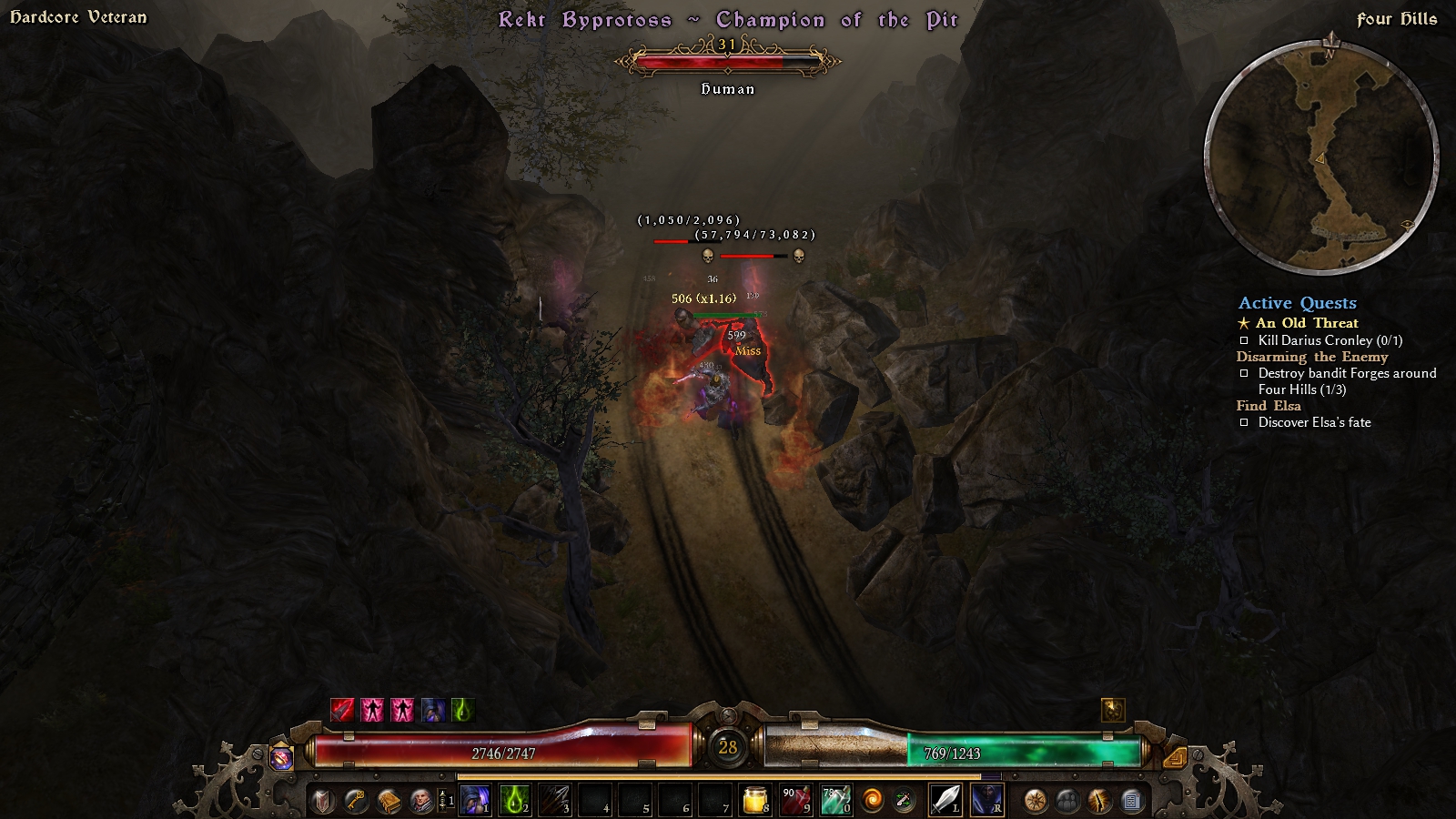Activate the blade slash skill in slot 3
The width and height of the screenshot is (1456, 819).
pyautogui.click(x=554, y=801)
